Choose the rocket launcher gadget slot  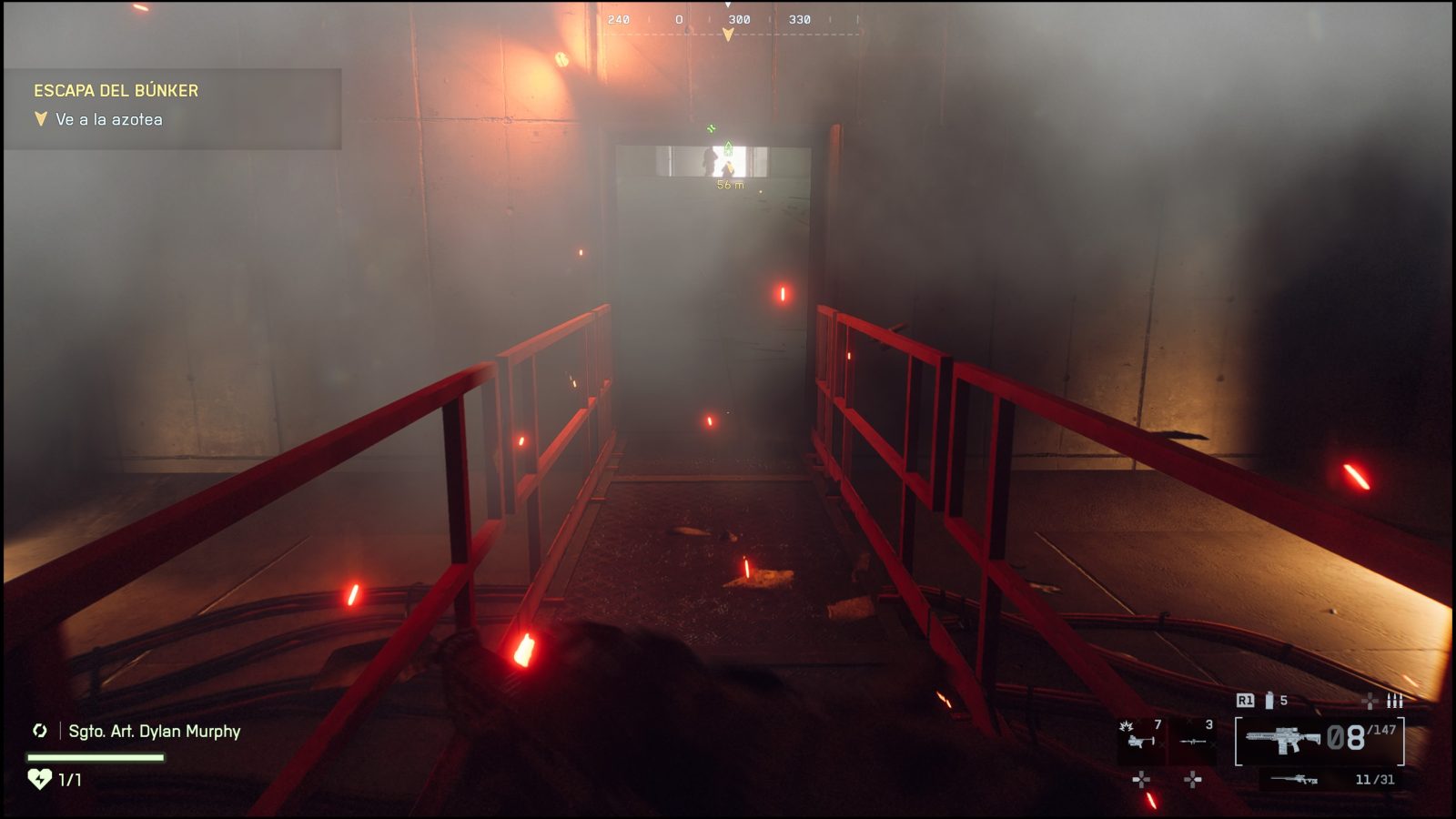coord(1193,740)
